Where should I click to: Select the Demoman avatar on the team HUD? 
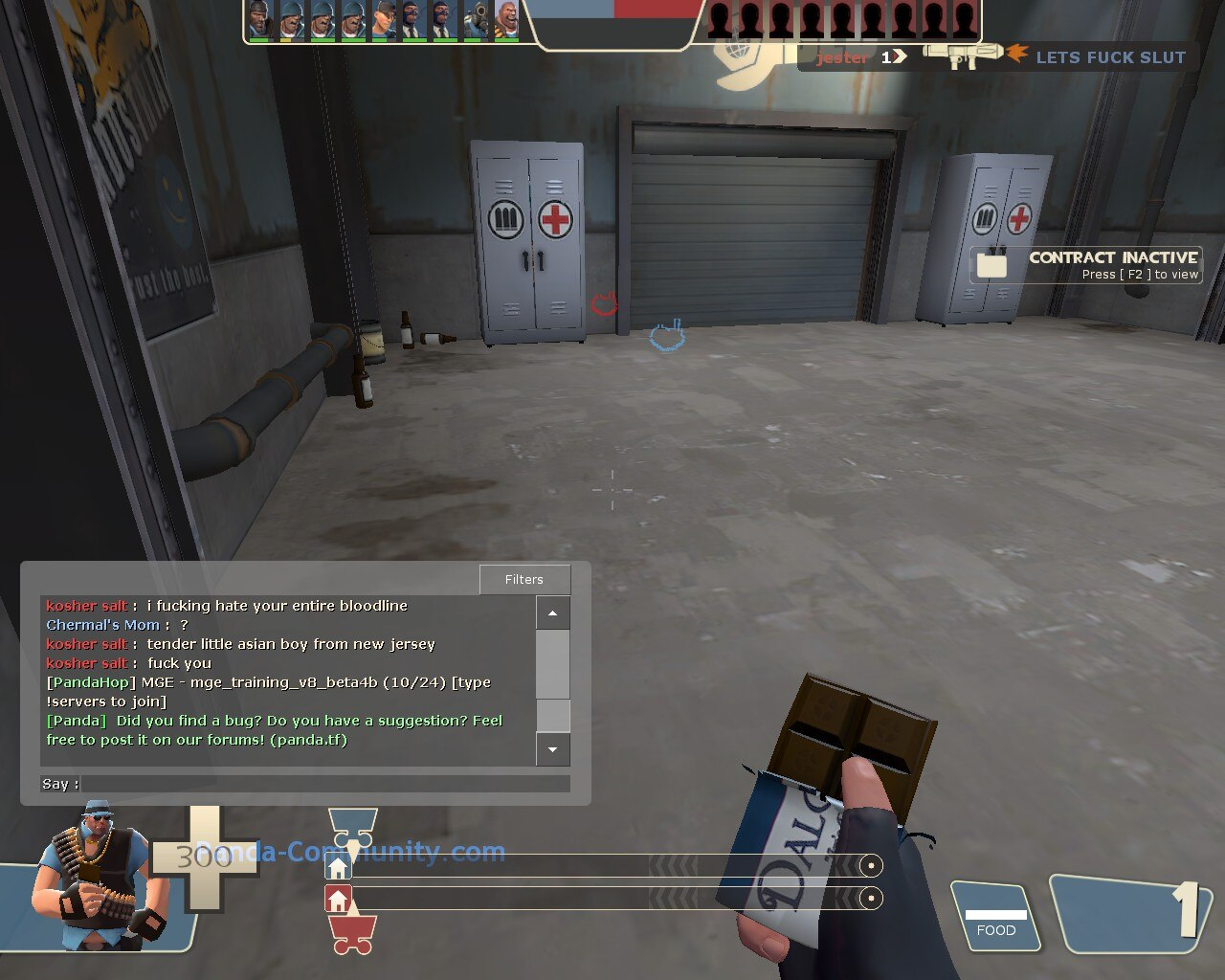pyautogui.click(x=258, y=24)
